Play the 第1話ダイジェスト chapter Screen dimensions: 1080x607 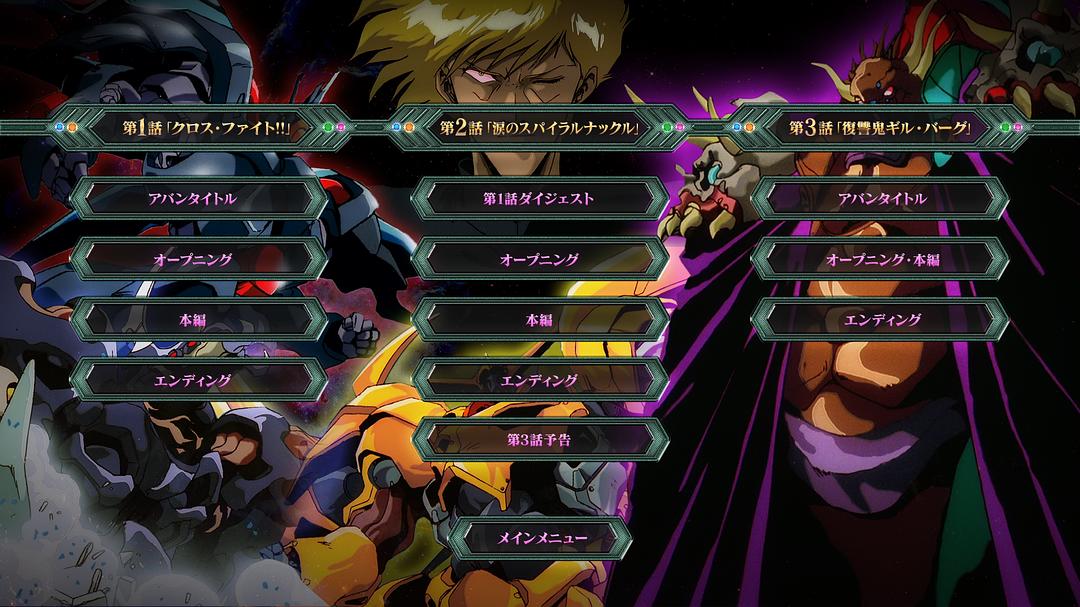coord(539,198)
